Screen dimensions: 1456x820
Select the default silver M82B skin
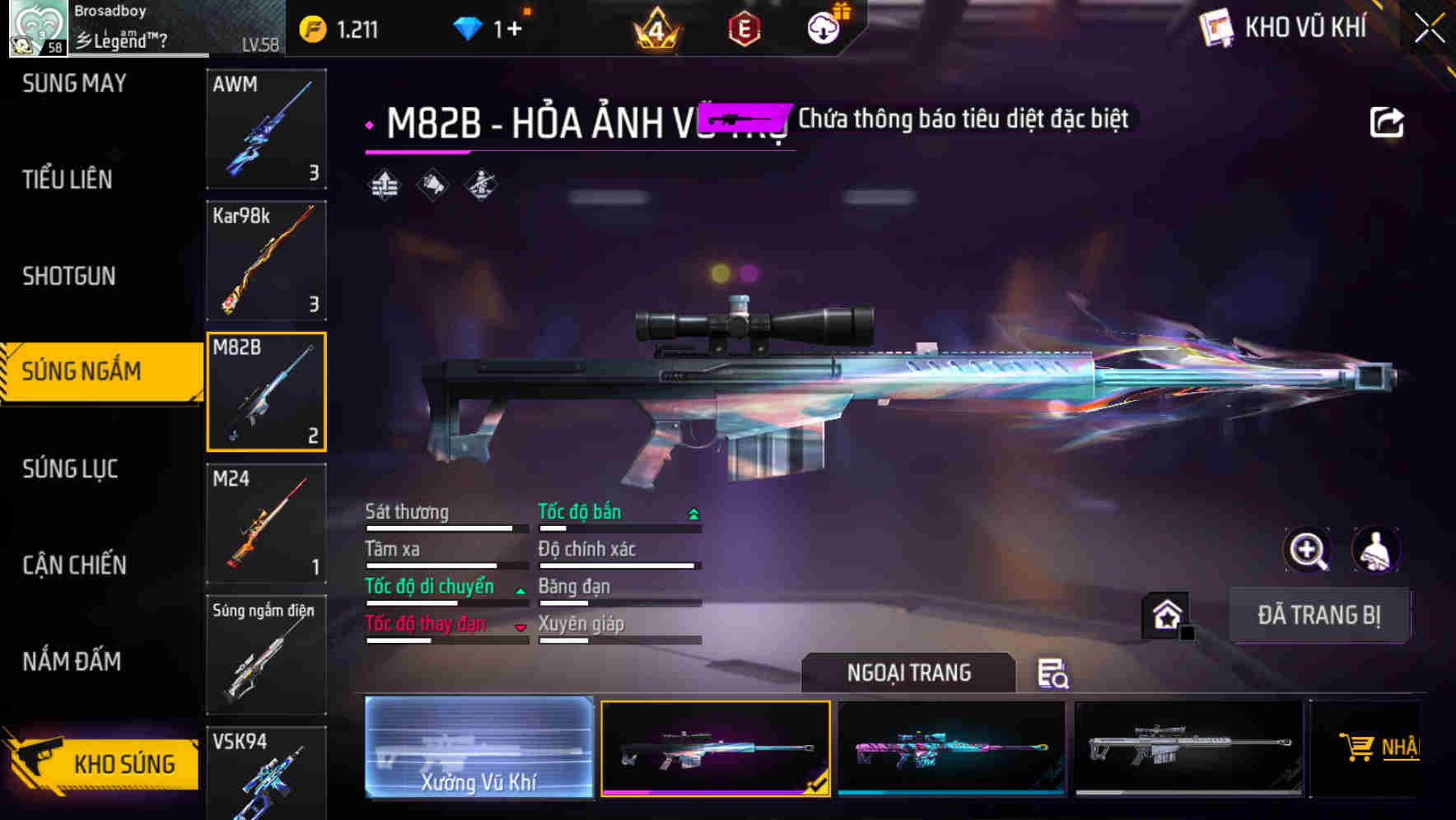pyautogui.click(x=1186, y=748)
